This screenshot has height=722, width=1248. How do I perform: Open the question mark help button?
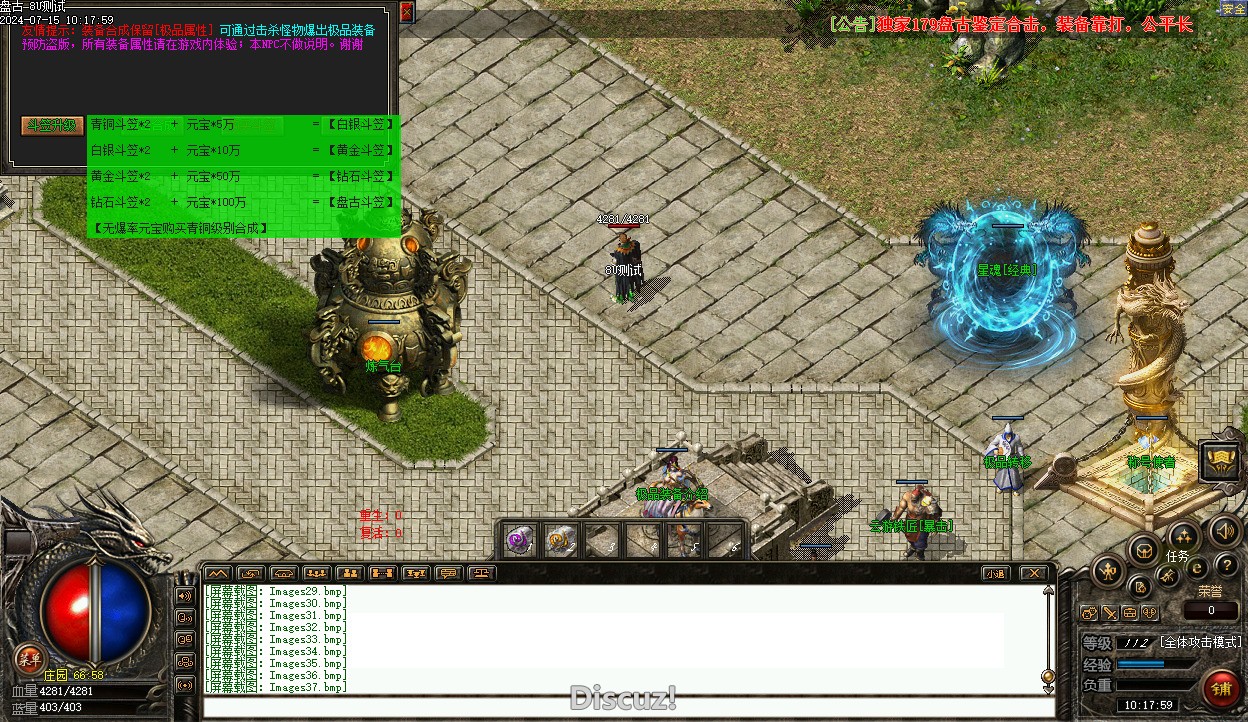click(x=1226, y=566)
